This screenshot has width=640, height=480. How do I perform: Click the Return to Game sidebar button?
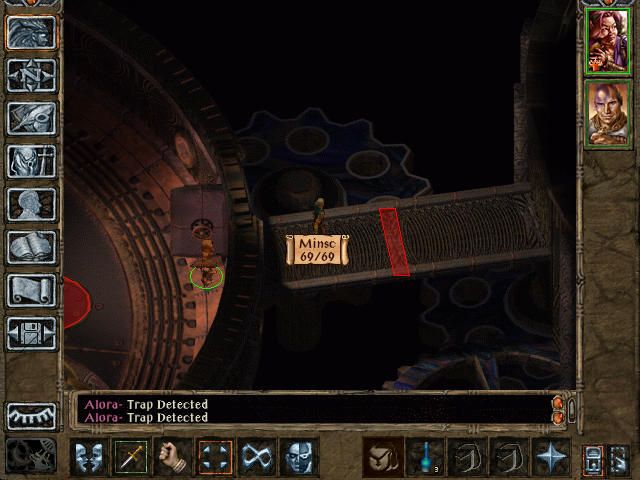(31, 33)
